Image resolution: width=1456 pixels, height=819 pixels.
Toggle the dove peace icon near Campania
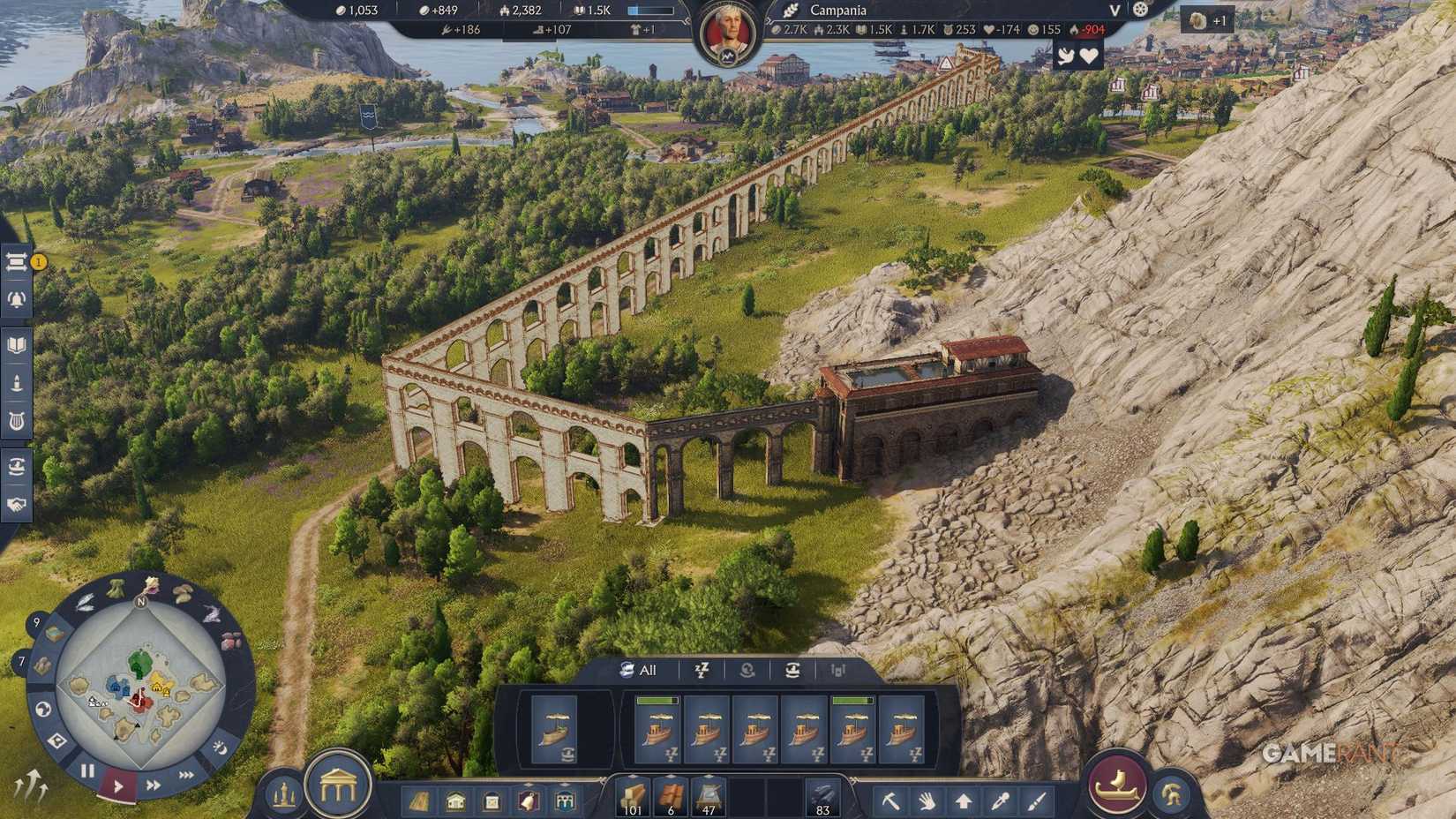(1066, 56)
